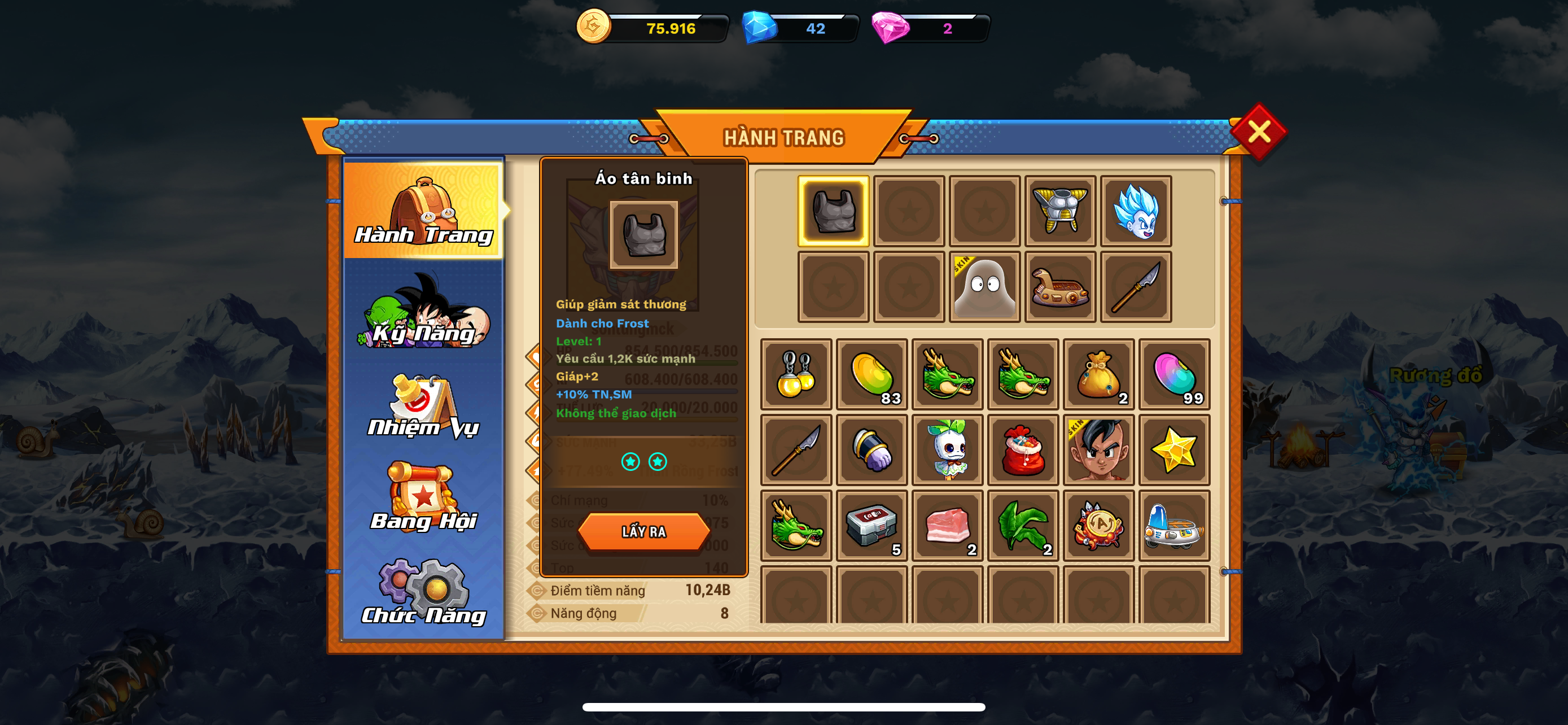Screen dimensions: 1568x725
Task: Select the green bean stack of 83
Action: pos(871,374)
